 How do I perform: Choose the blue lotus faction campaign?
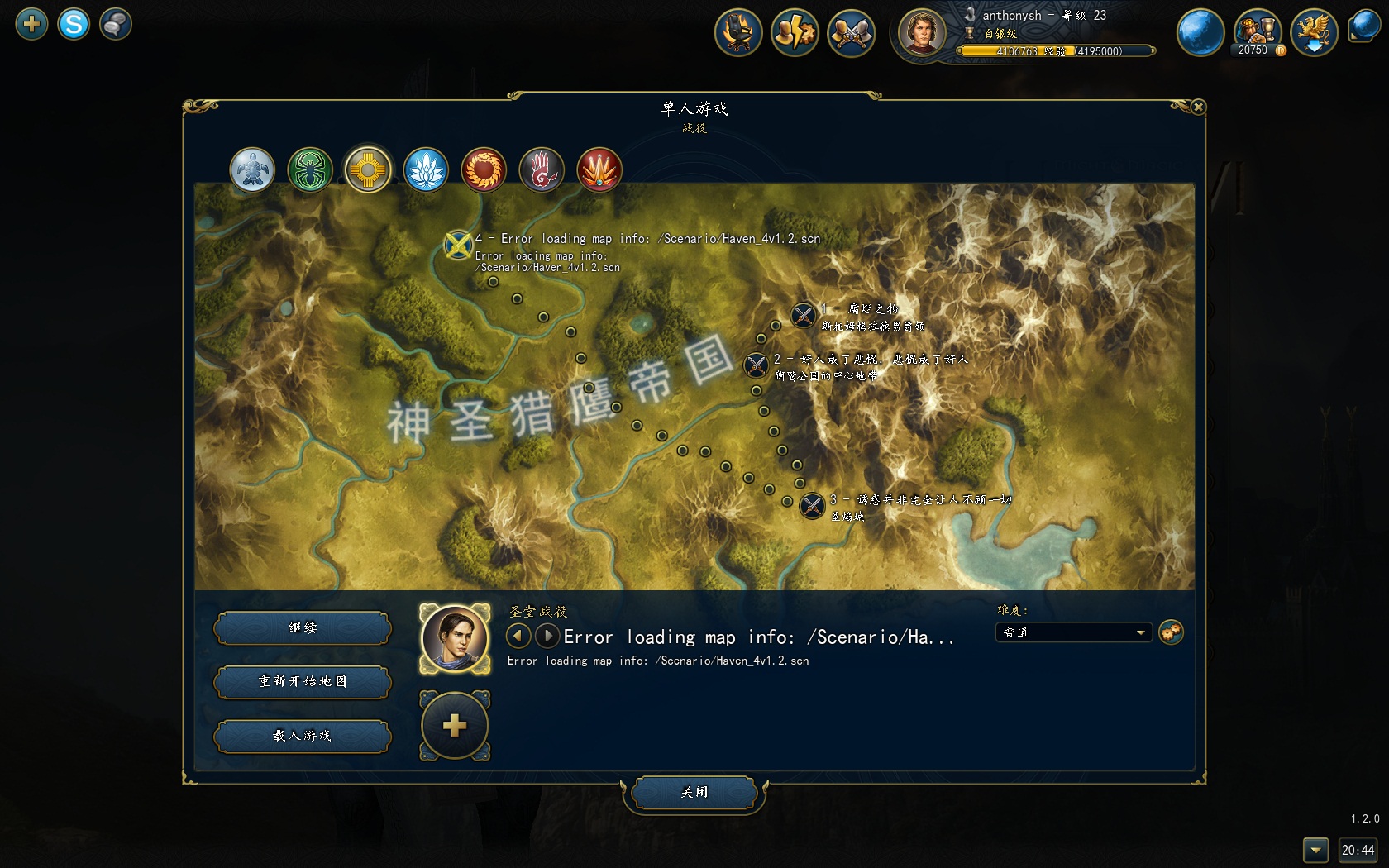click(426, 170)
